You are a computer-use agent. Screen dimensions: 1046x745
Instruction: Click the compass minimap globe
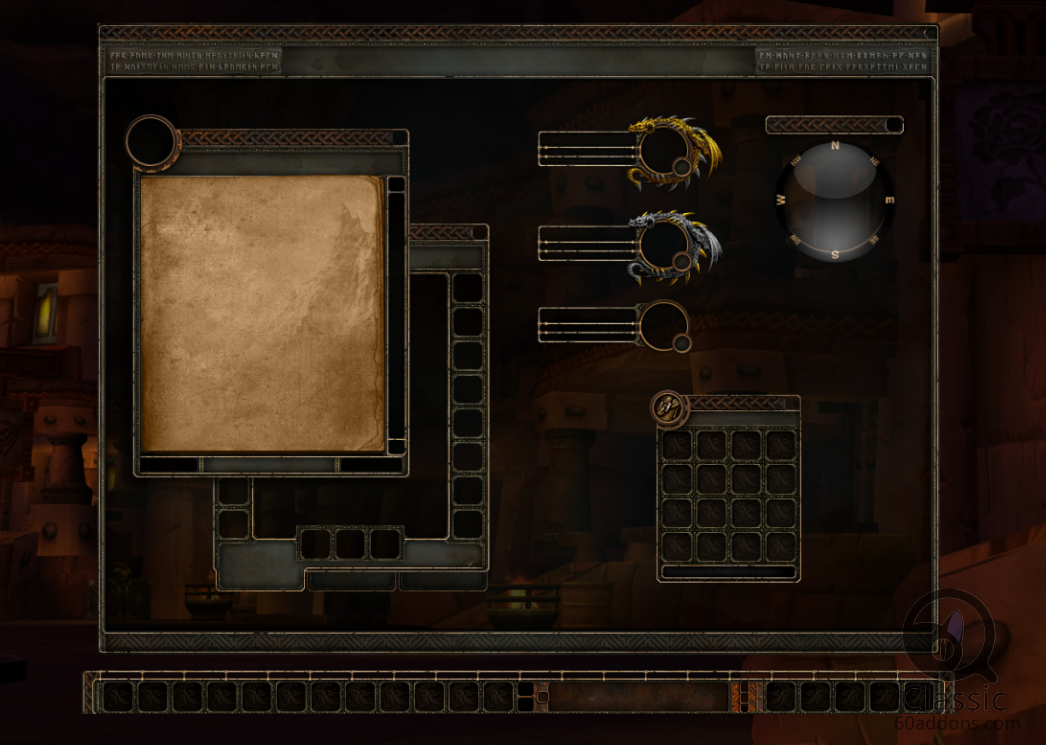point(835,201)
